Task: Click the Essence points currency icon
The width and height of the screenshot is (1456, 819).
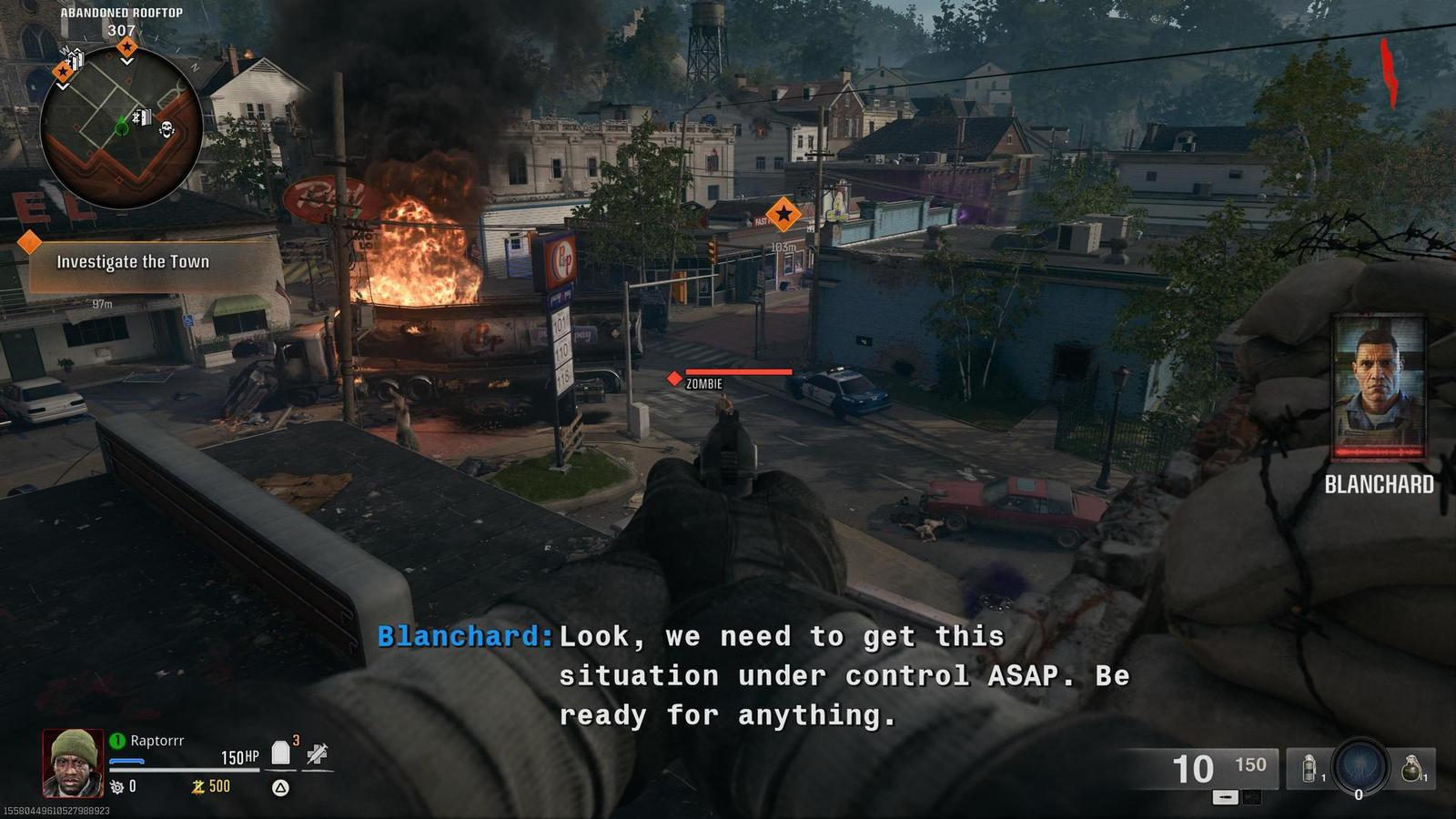Action: pos(197,786)
